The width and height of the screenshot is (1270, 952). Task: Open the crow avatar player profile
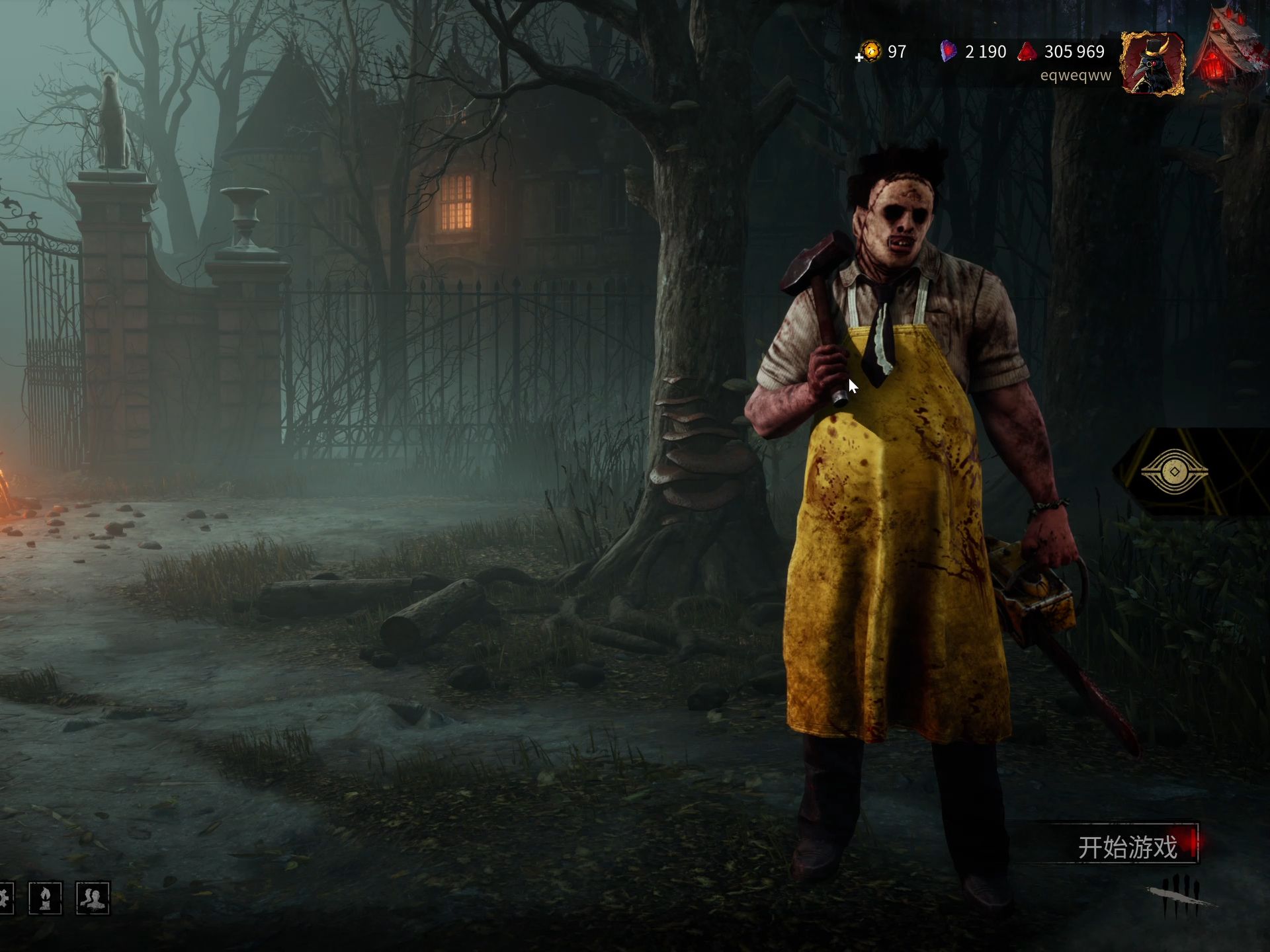(1152, 63)
